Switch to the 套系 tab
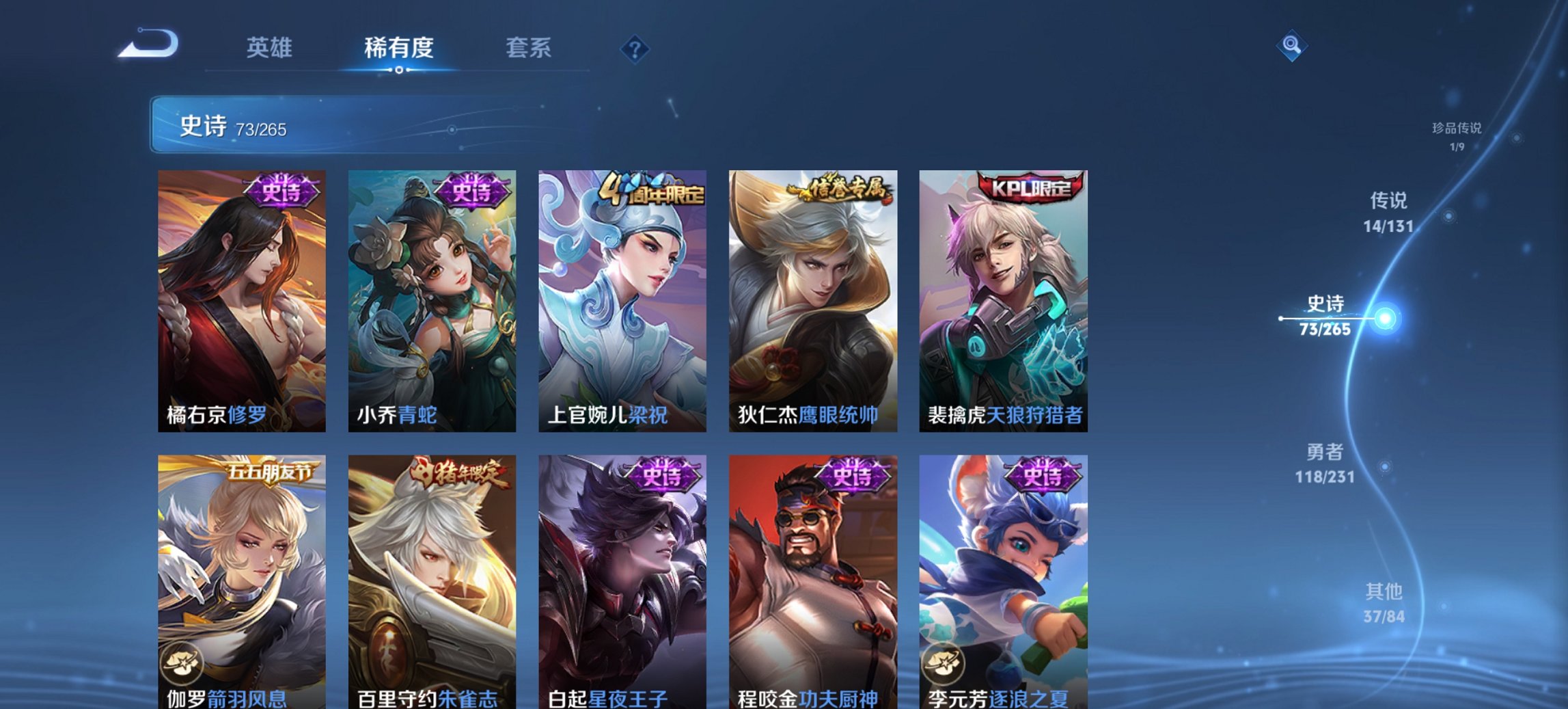This screenshot has height=709, width=1568. click(529, 49)
